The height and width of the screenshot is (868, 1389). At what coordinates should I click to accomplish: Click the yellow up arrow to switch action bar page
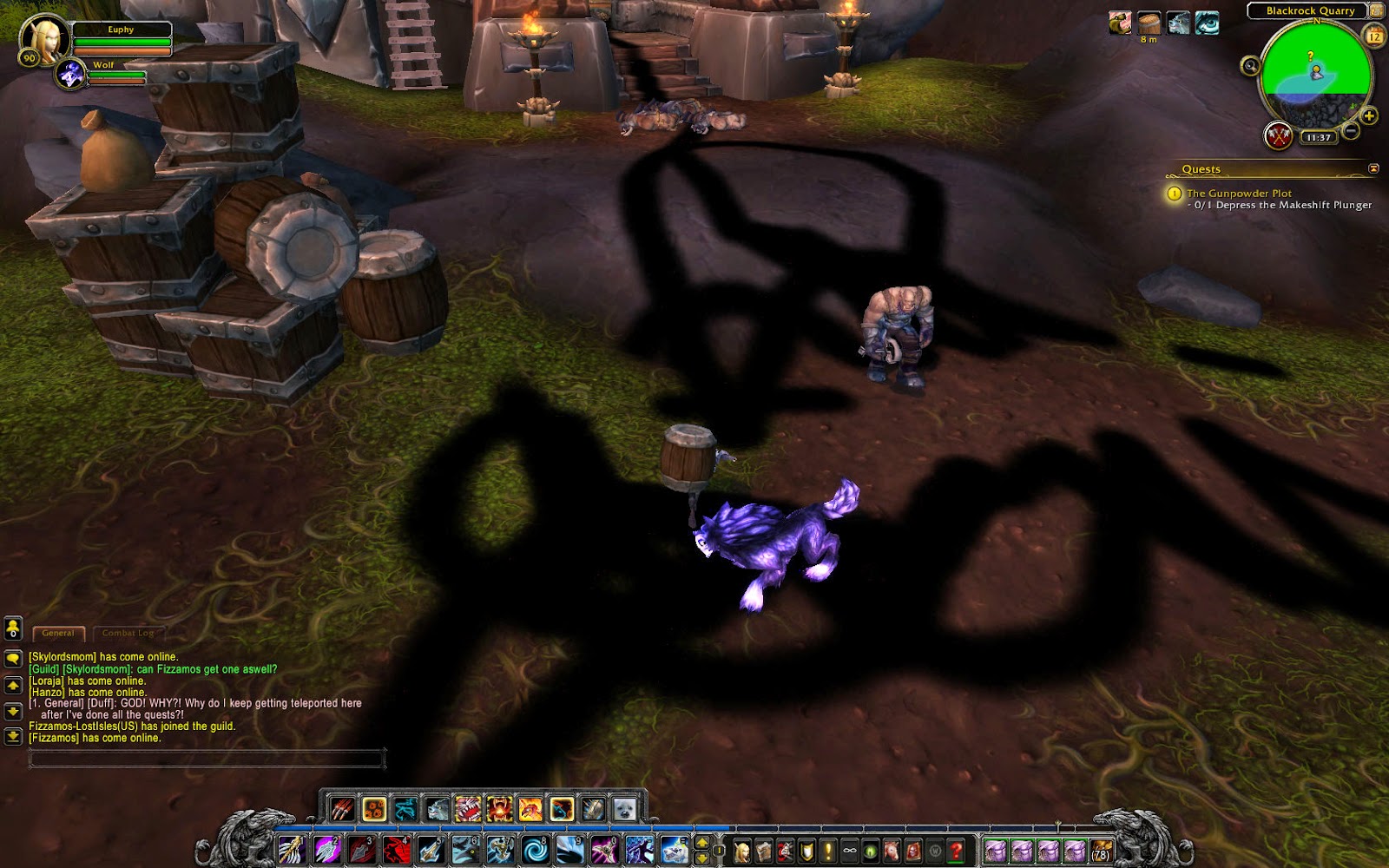(702, 840)
